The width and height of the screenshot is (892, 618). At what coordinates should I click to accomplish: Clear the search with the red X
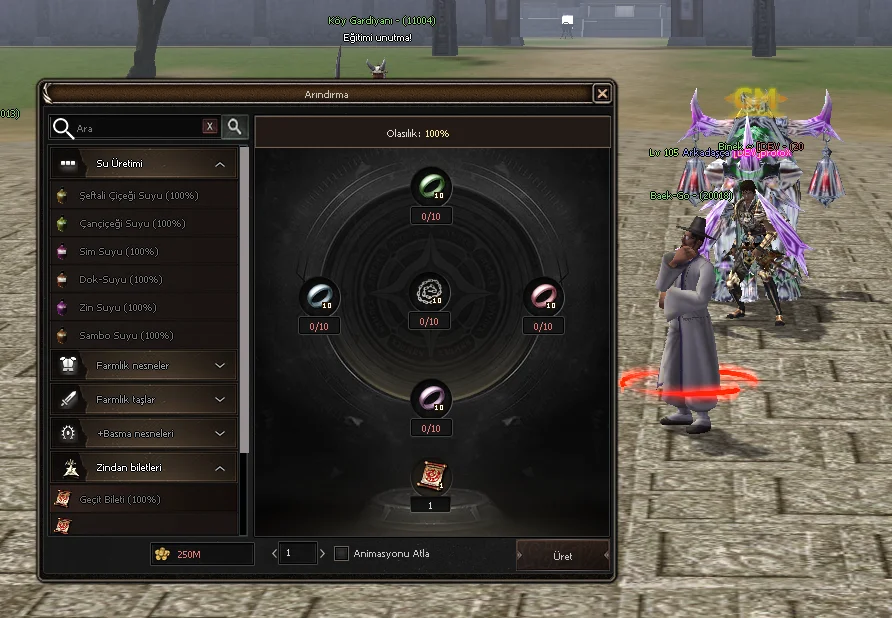pyautogui.click(x=210, y=127)
